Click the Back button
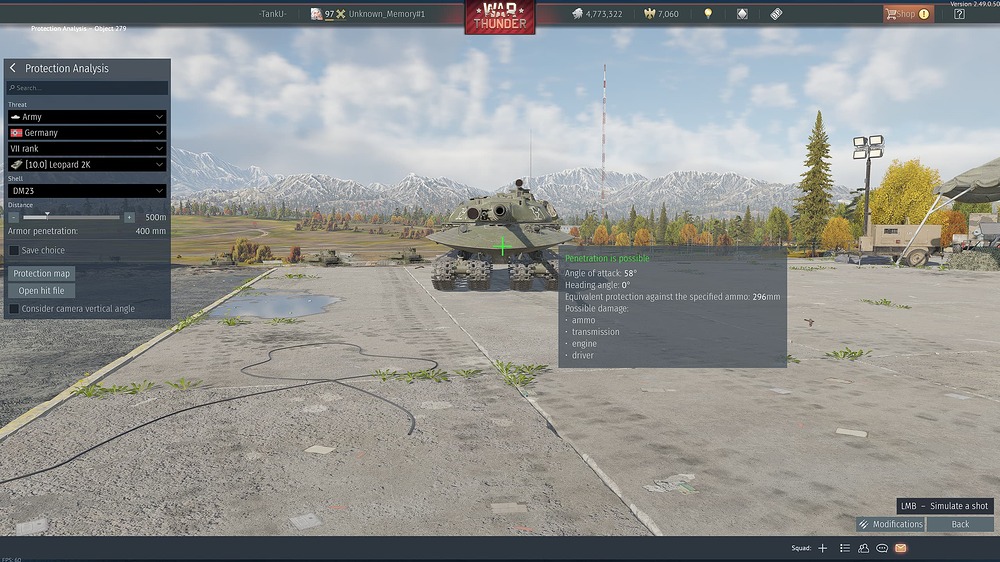 pos(960,524)
